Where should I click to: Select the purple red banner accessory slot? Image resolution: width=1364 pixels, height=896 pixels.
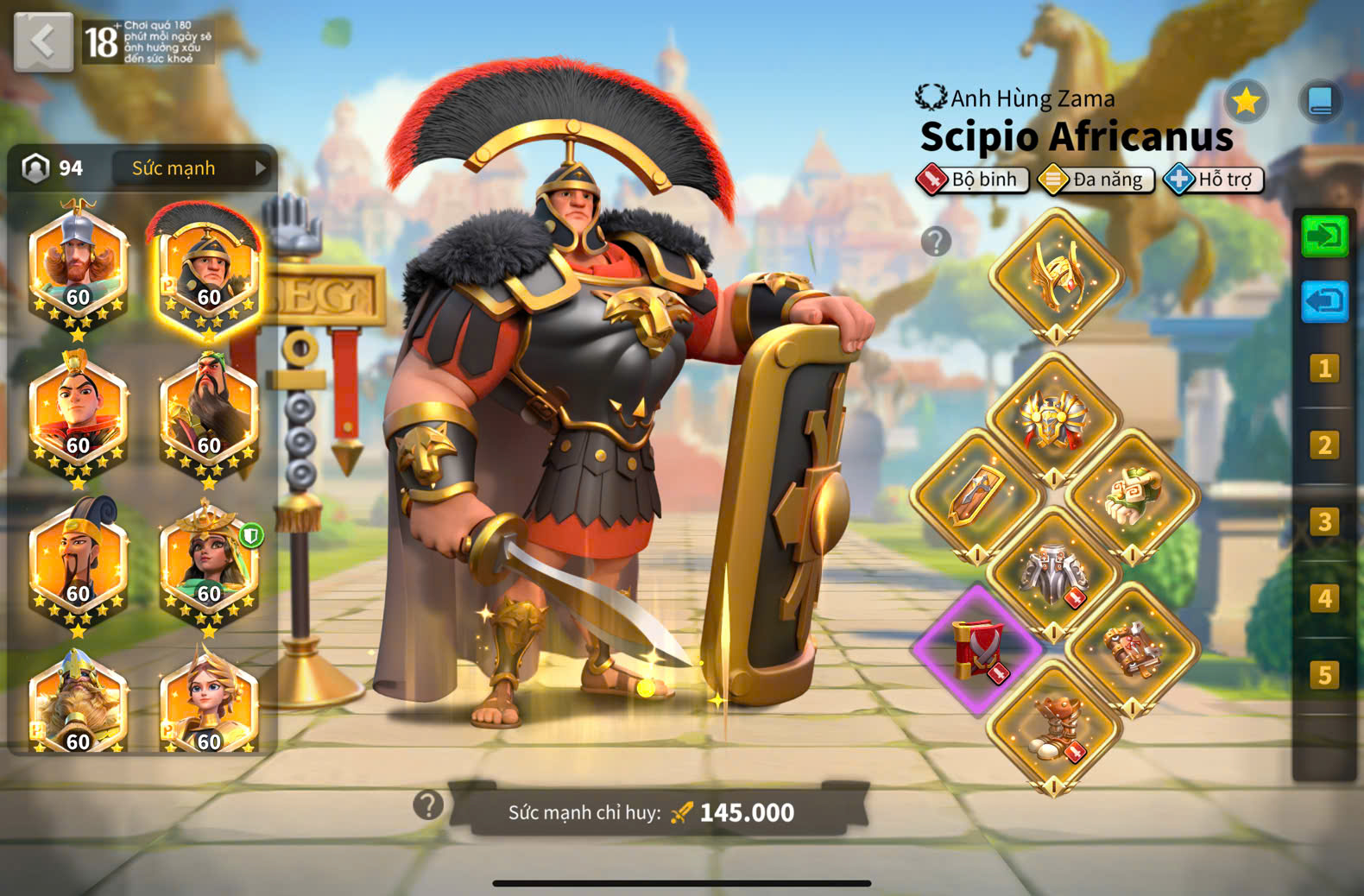(978, 649)
